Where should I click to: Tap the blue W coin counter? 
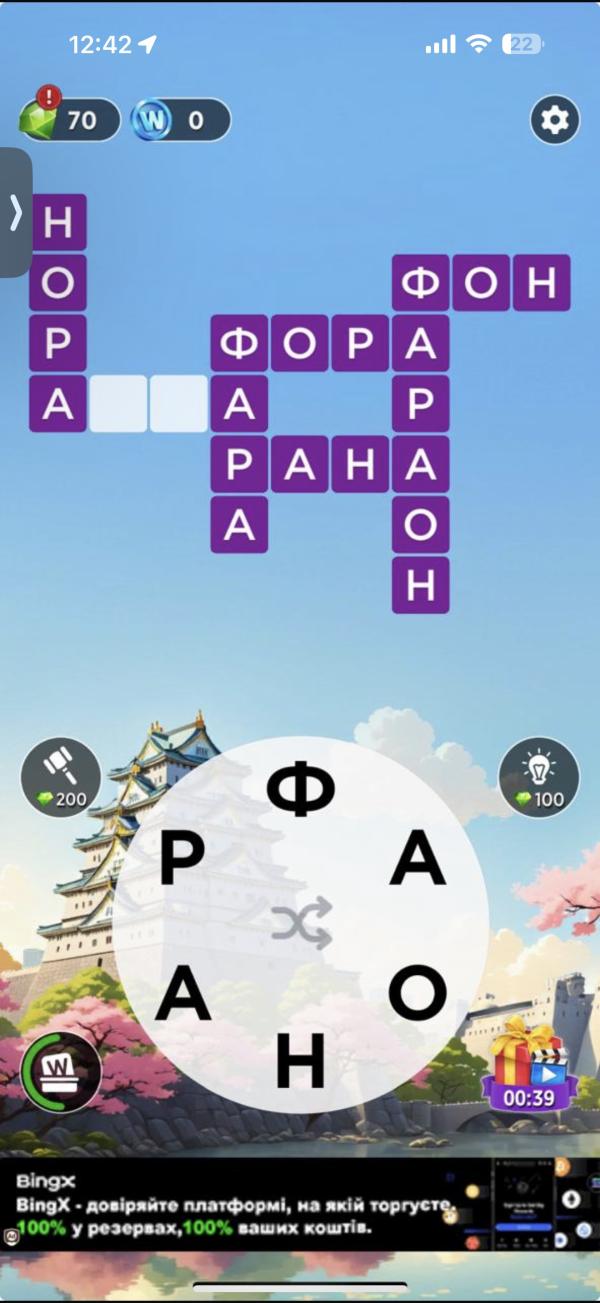180,121
